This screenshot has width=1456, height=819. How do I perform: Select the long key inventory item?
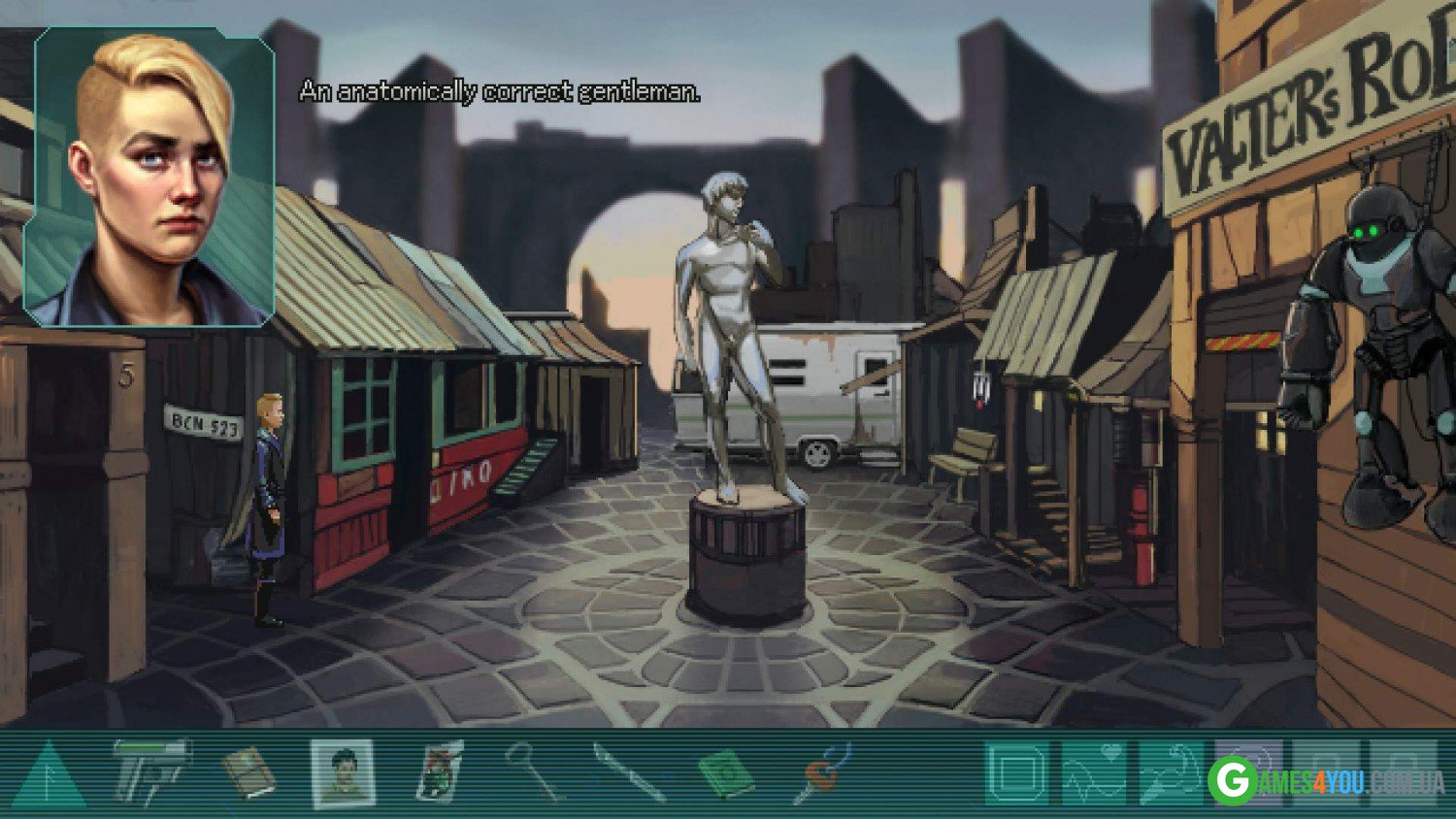coord(533,771)
